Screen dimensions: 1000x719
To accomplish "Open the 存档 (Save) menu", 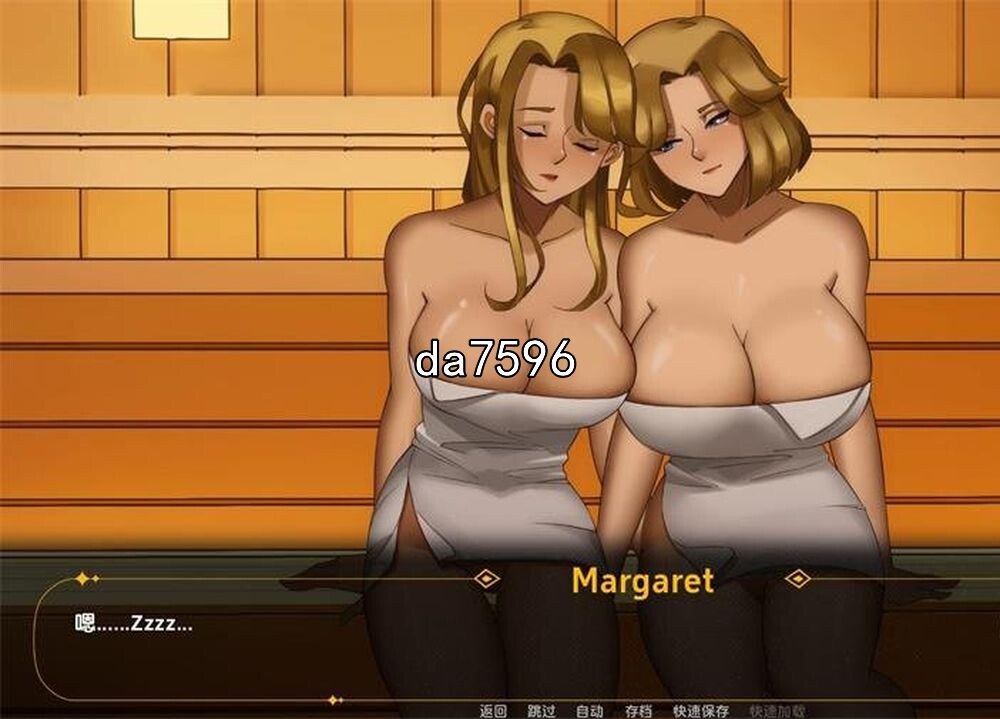I will click(x=638, y=711).
